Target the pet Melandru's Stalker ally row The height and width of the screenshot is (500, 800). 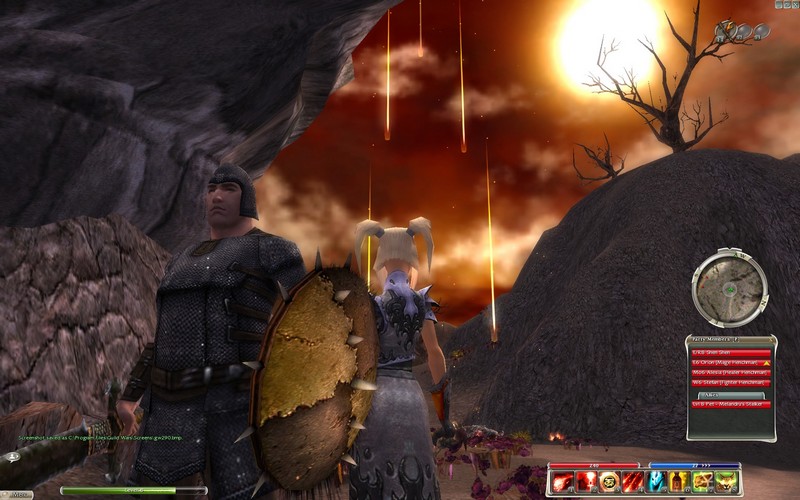point(730,403)
